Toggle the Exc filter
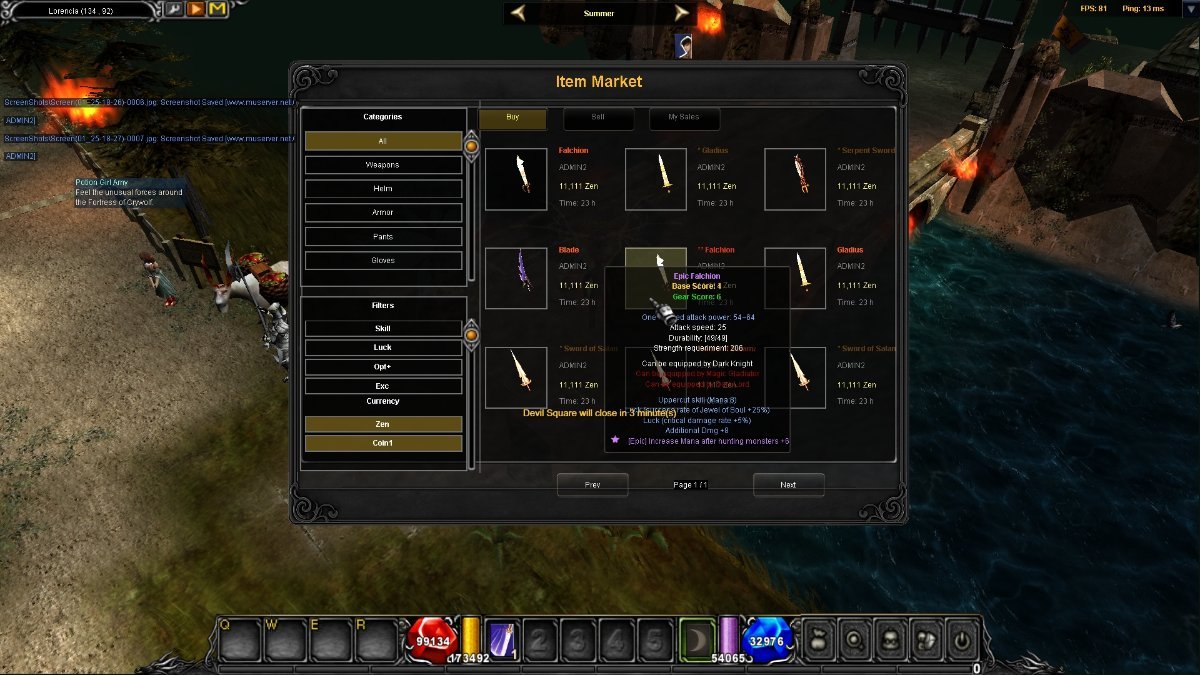This screenshot has width=1200, height=675. pyautogui.click(x=383, y=386)
